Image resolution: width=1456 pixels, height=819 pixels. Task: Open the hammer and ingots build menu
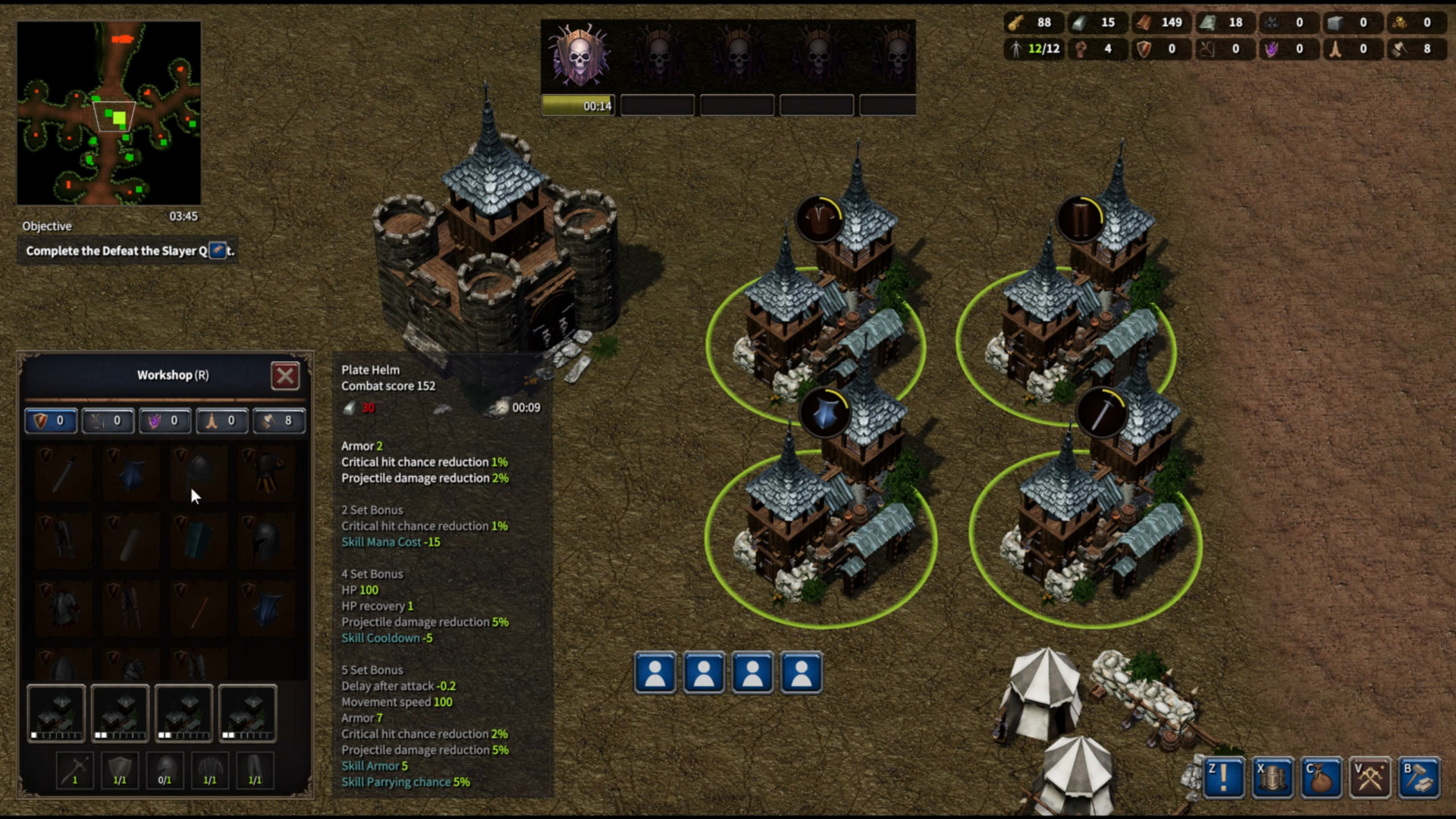coord(1419,777)
